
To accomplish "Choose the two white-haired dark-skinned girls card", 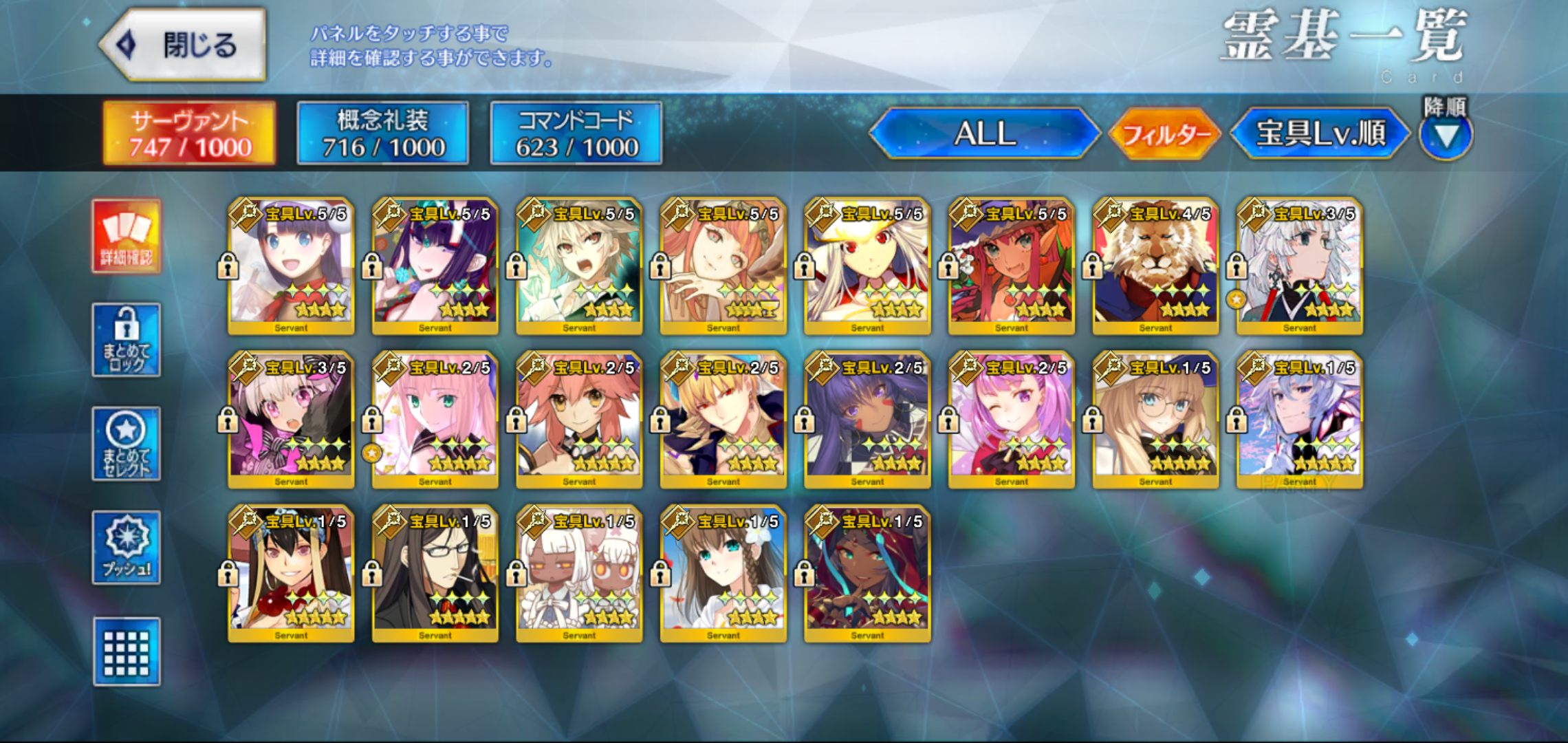I will 579,574.
